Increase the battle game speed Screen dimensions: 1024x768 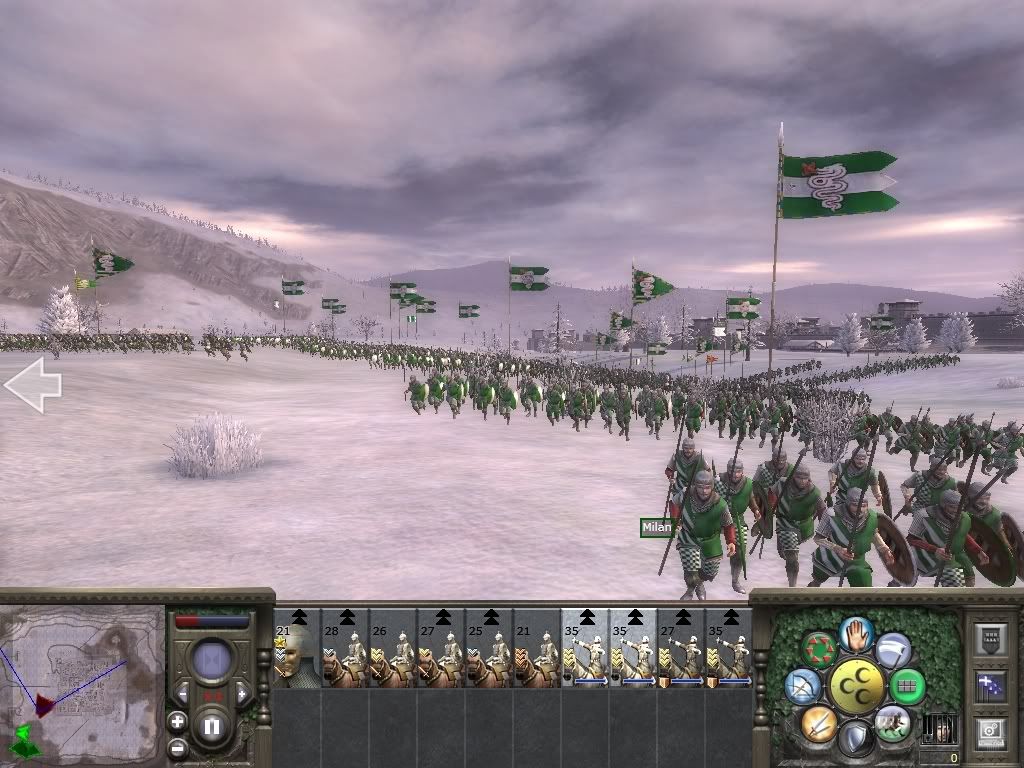[241, 692]
